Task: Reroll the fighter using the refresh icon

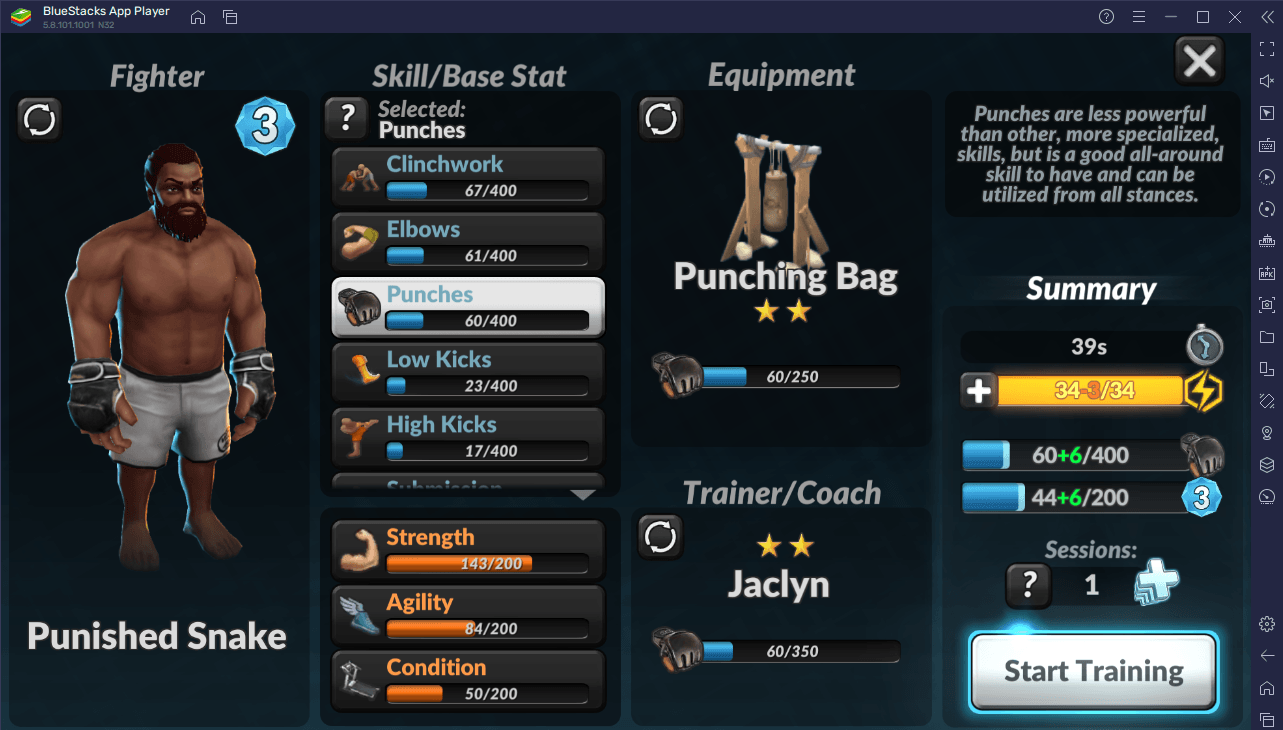Action: (39, 119)
